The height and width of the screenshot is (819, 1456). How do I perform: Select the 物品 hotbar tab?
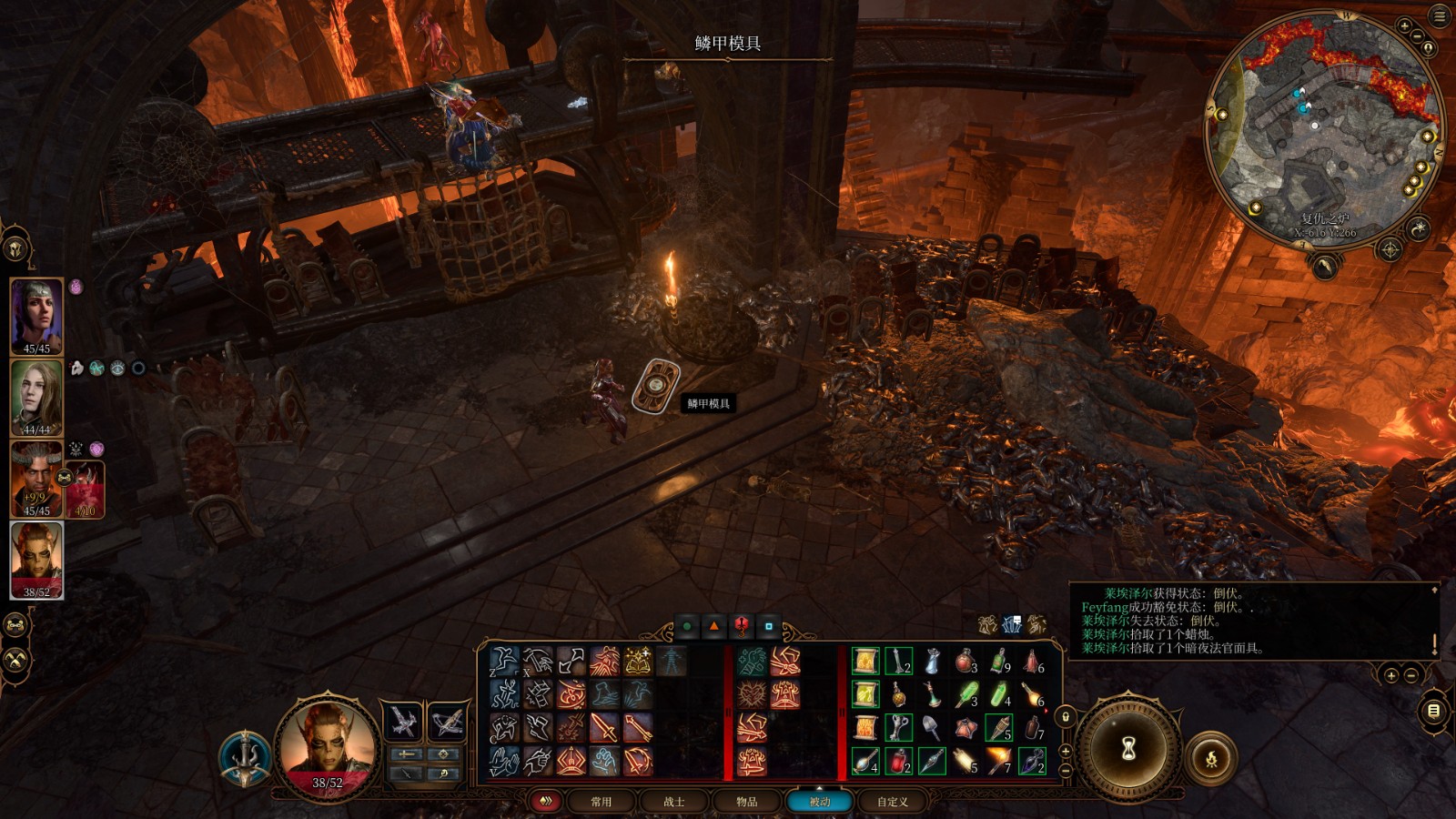[x=746, y=802]
